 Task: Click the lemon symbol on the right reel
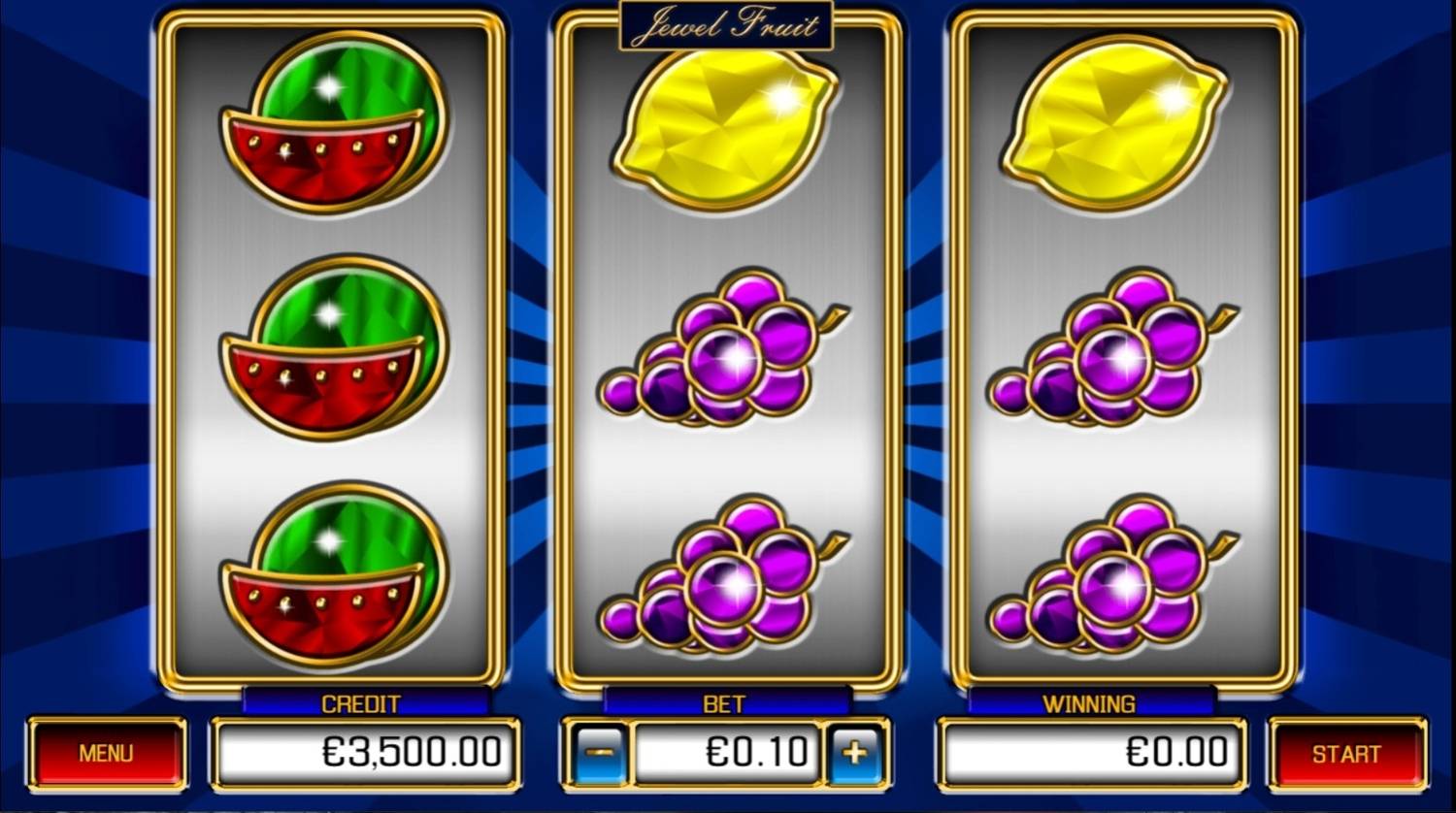coord(1116,126)
